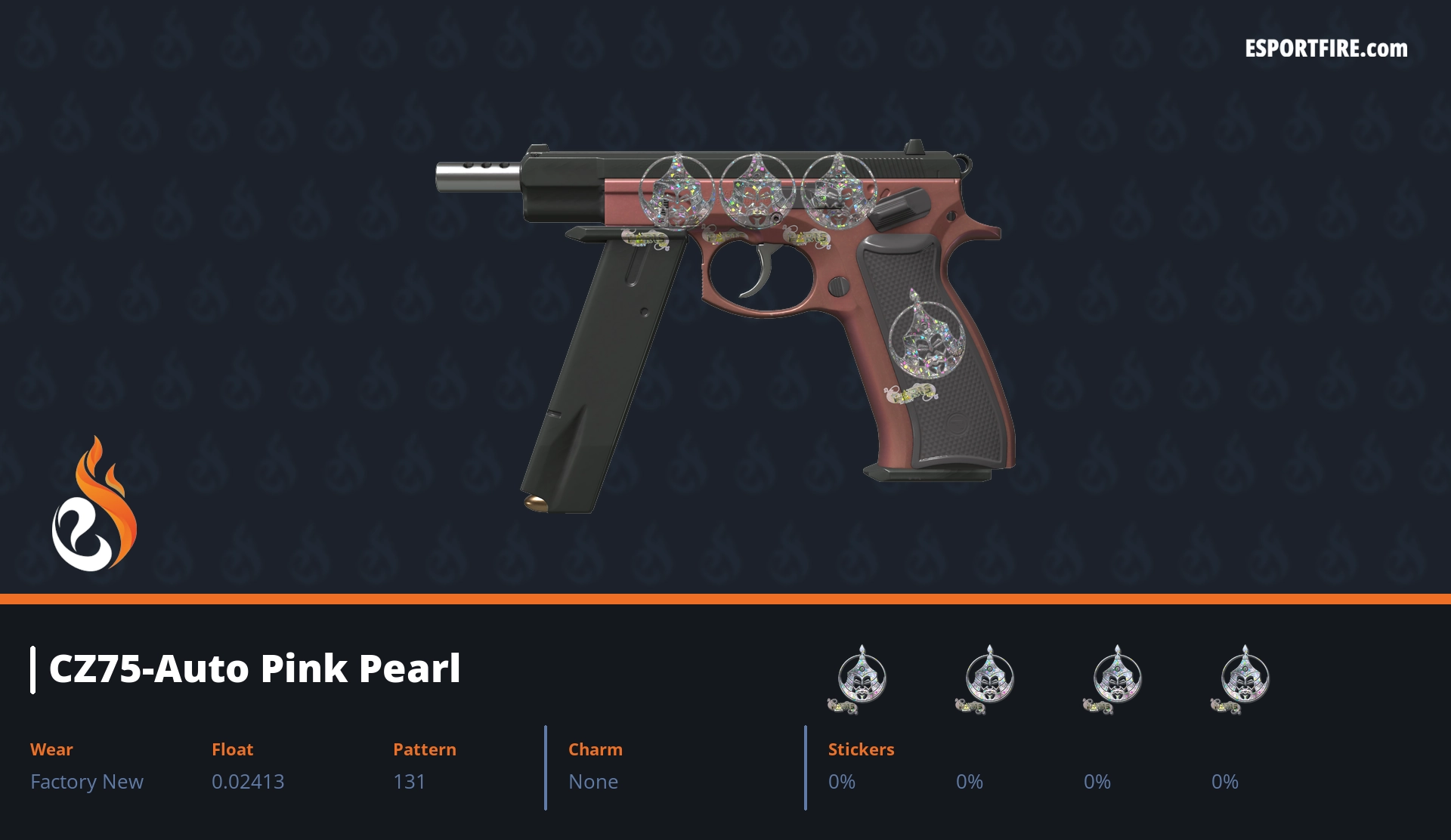Open the ESPORTFIRE.com site link
The height and width of the screenshot is (840, 1451).
pos(1326,49)
